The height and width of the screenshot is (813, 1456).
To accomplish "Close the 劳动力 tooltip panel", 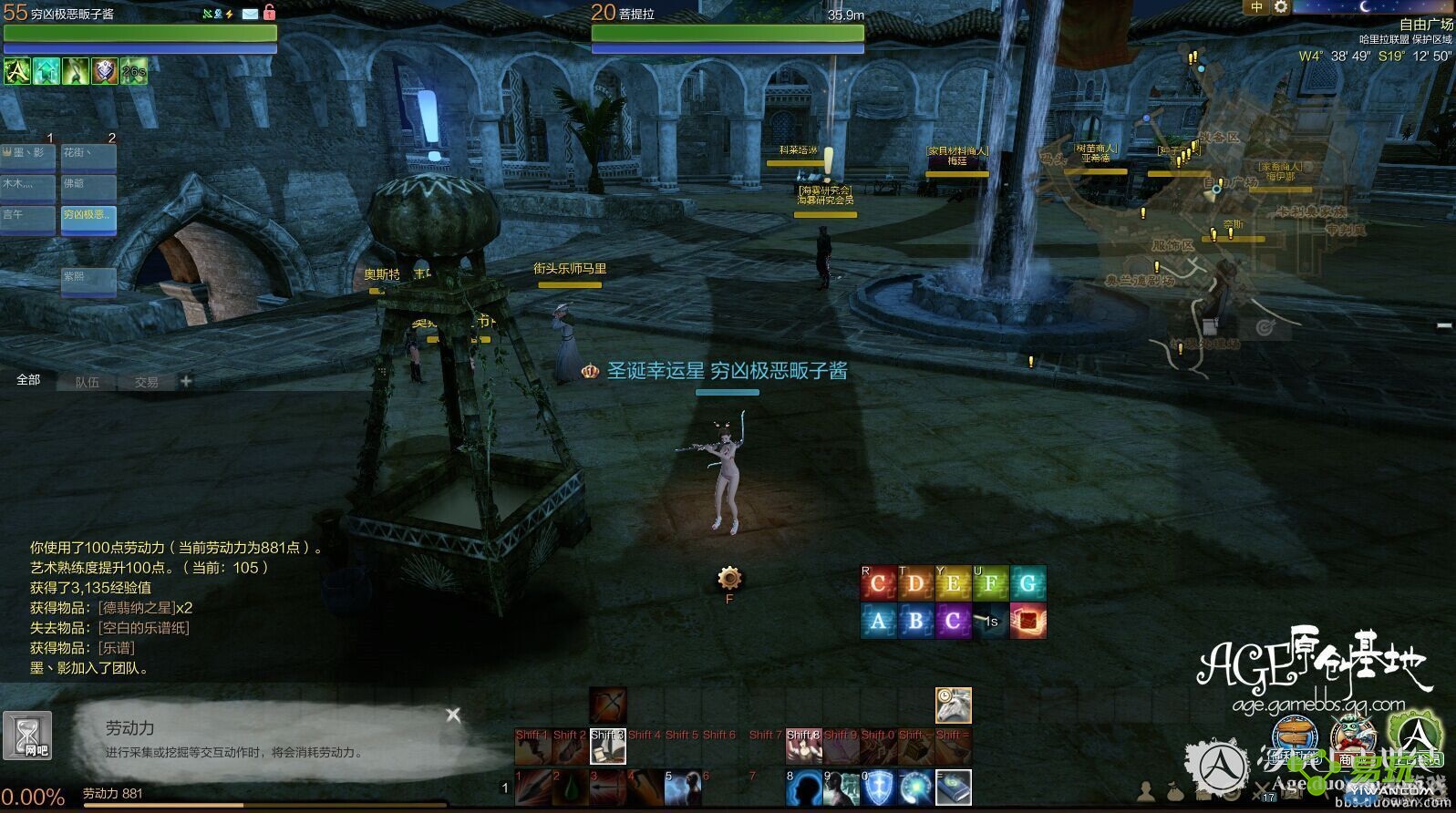I will (x=453, y=715).
